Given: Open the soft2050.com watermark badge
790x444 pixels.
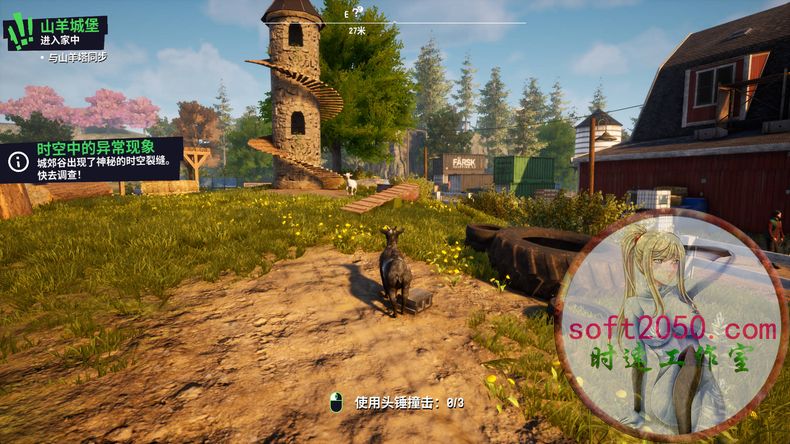Looking at the screenshot, I should [670, 327].
